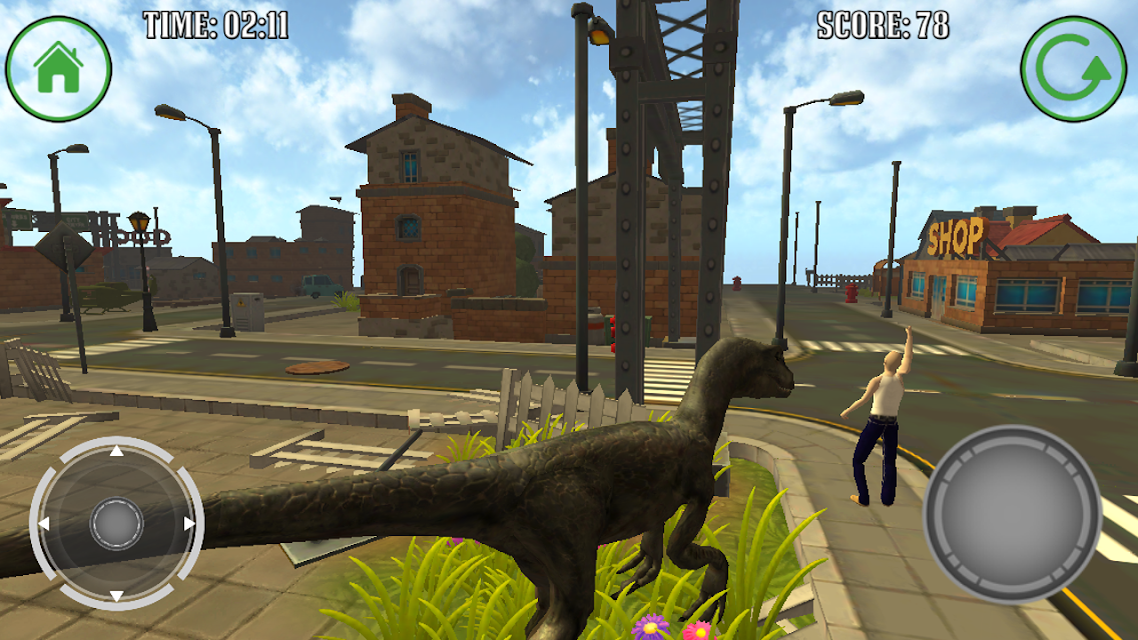Push the movement joystick's up arrow
Image resolution: width=1138 pixels, height=640 pixels.
pos(116,451)
